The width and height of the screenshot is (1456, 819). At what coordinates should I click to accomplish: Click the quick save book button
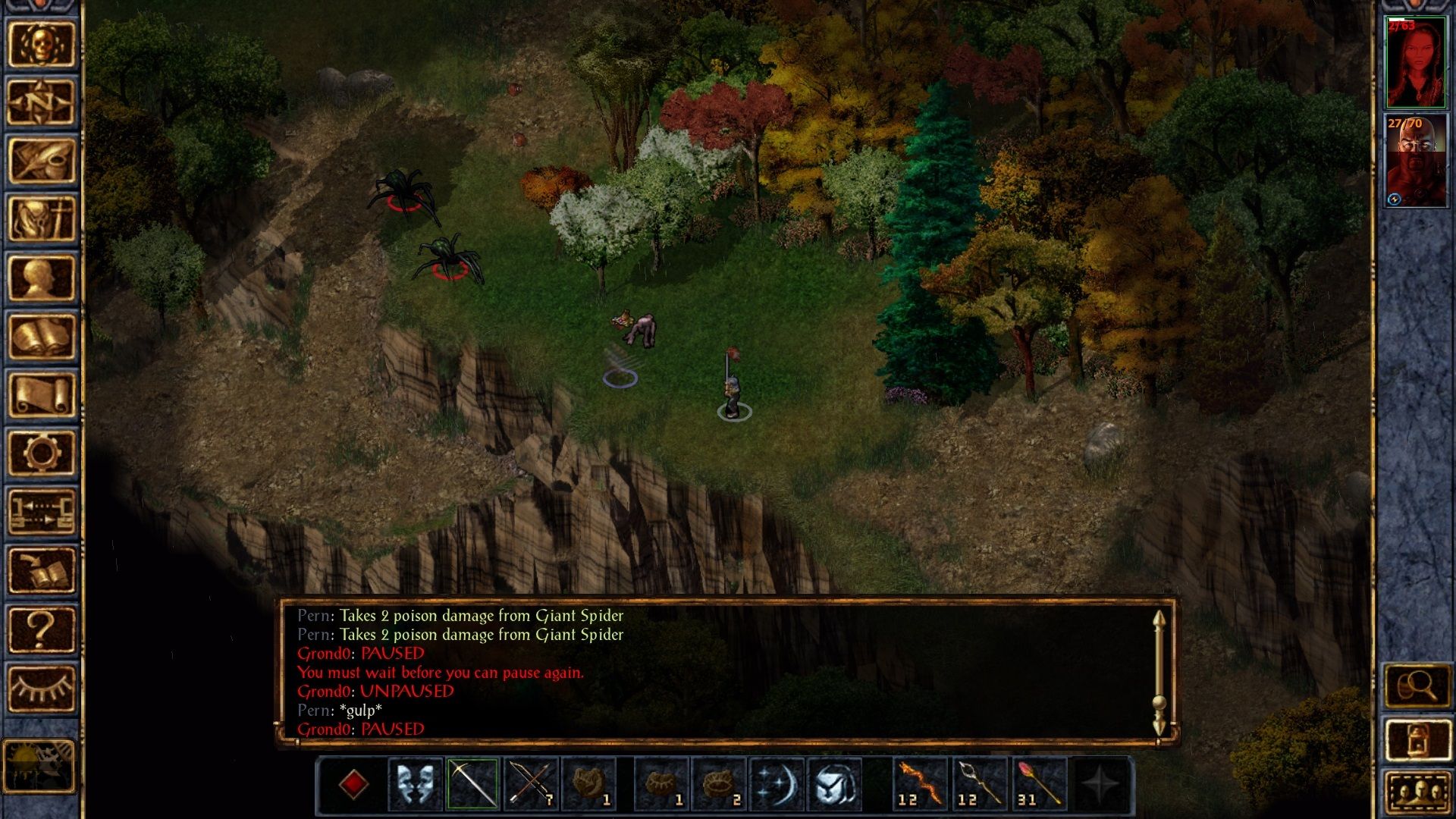click(42, 570)
